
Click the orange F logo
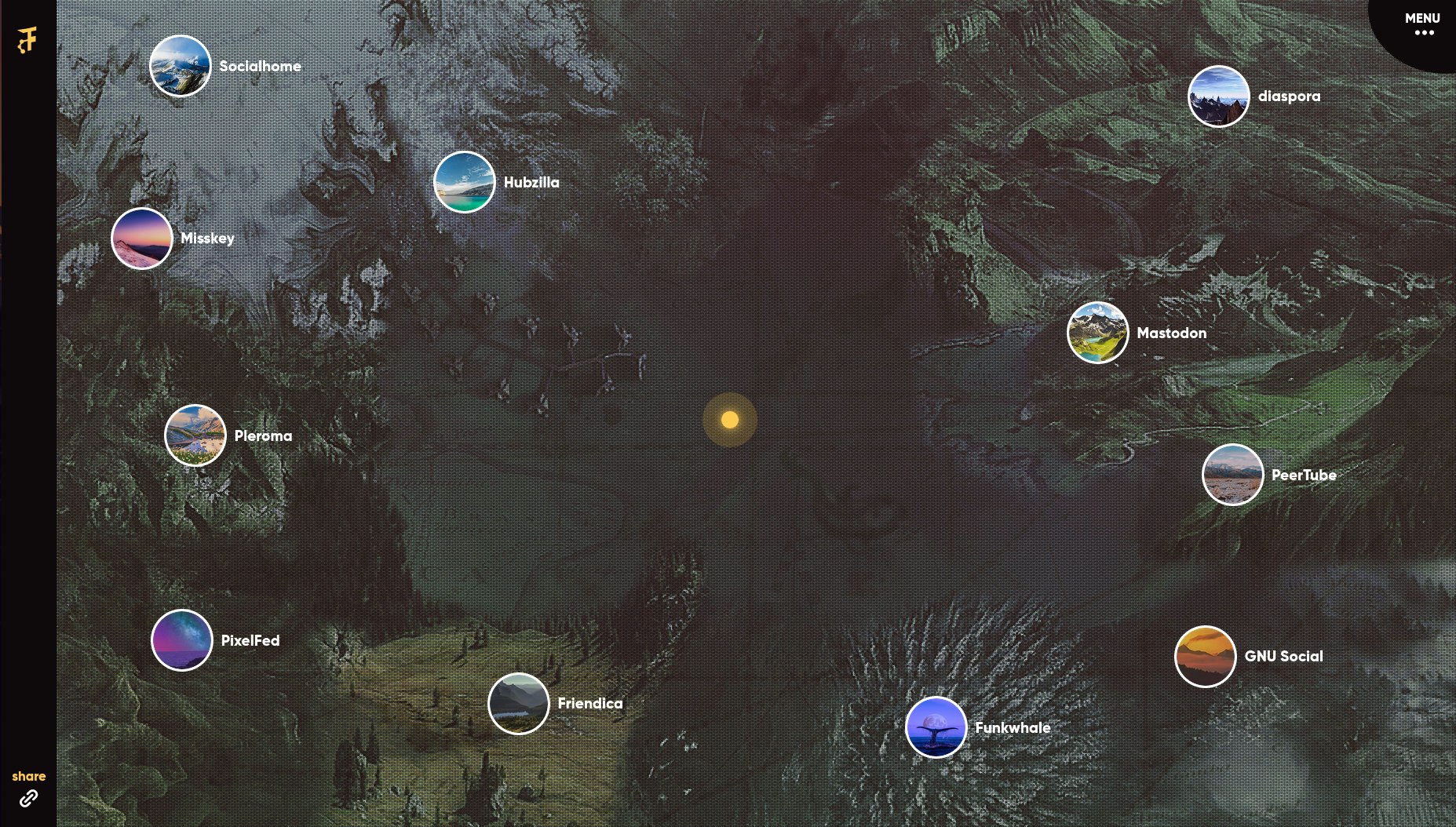coord(27,39)
